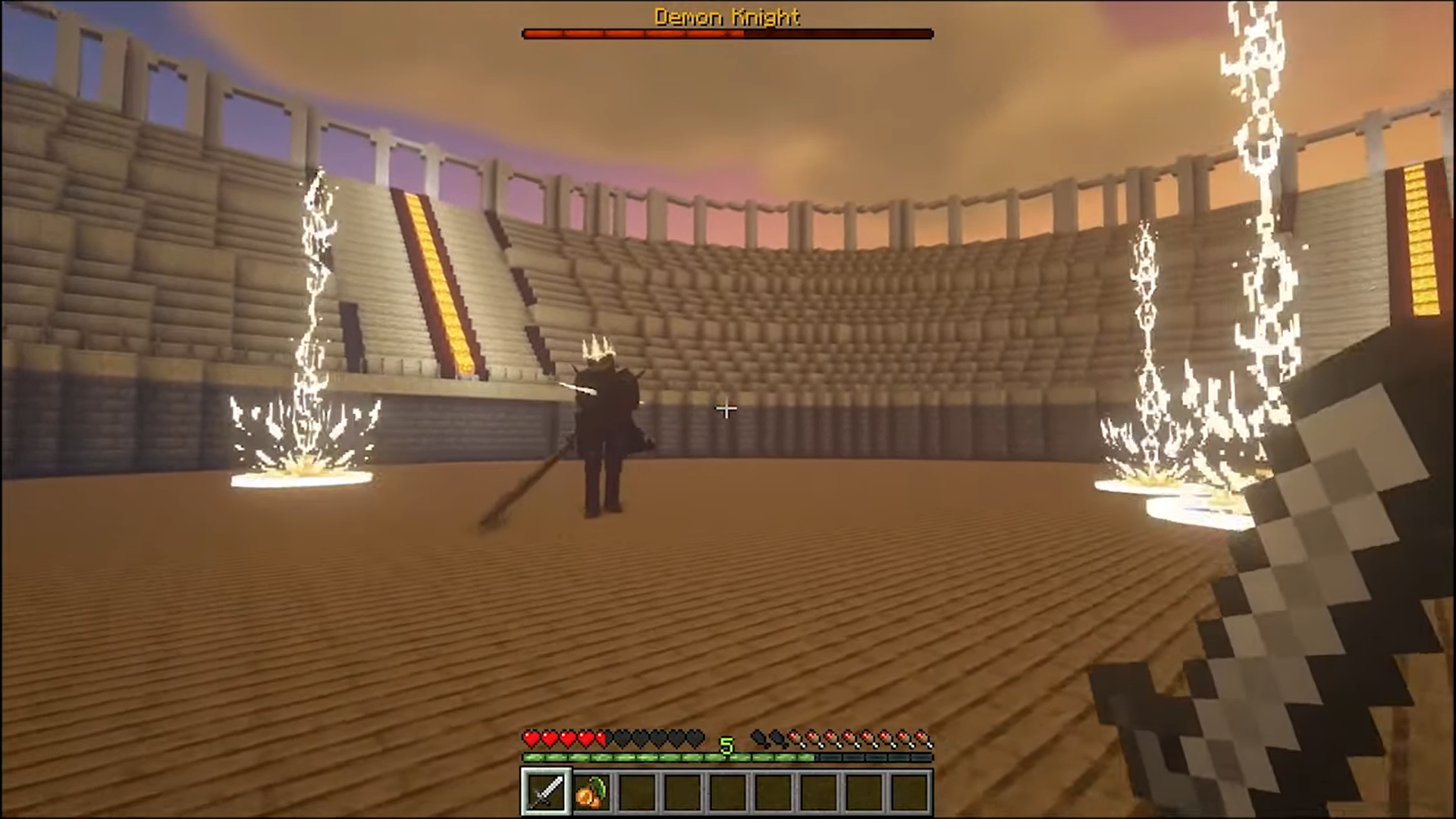Viewport: 1456px width, 819px height.
Task: Select the iron sword in hotbar slot one
Action: tap(546, 791)
